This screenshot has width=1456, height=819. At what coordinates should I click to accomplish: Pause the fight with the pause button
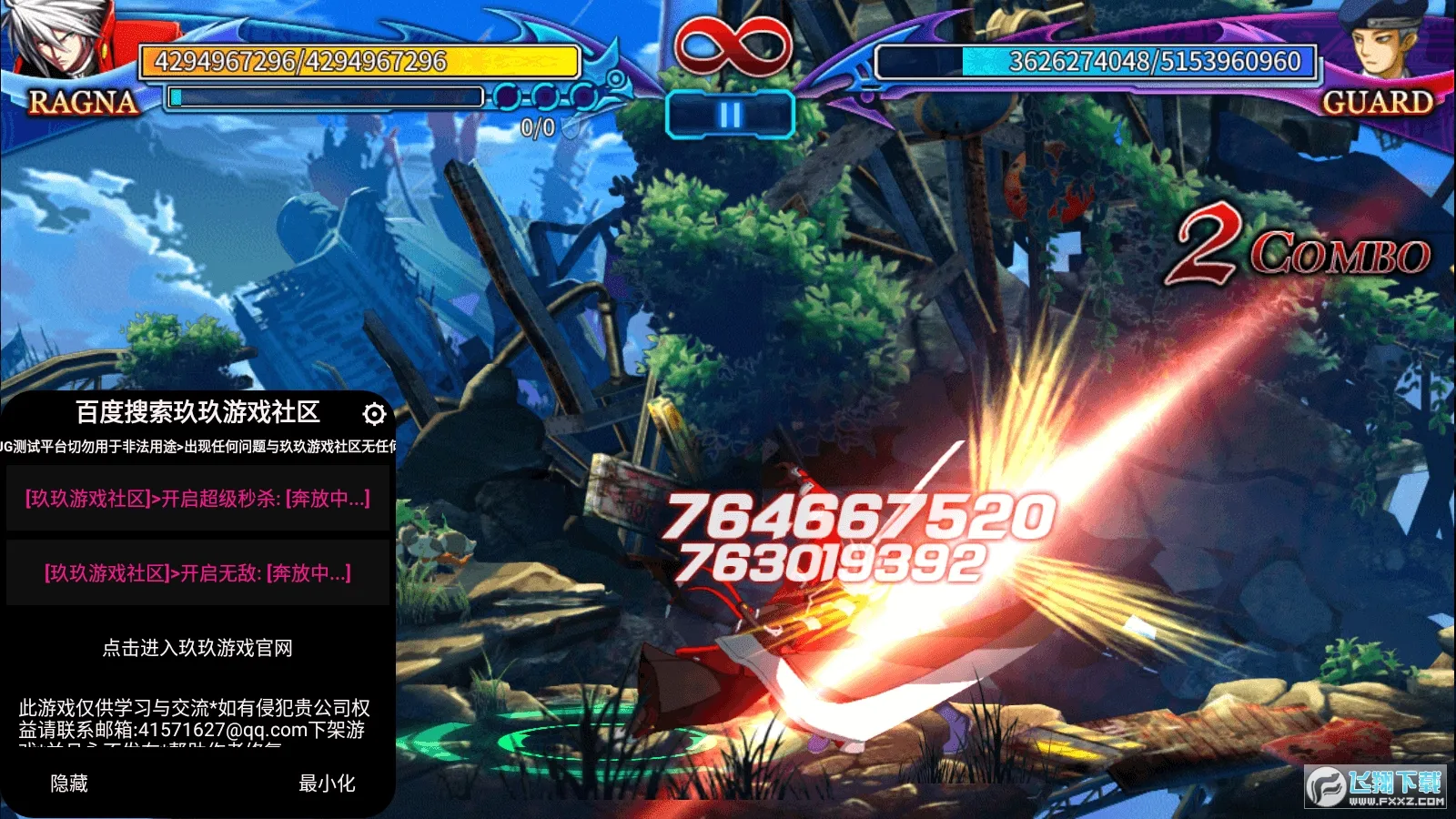click(730, 115)
